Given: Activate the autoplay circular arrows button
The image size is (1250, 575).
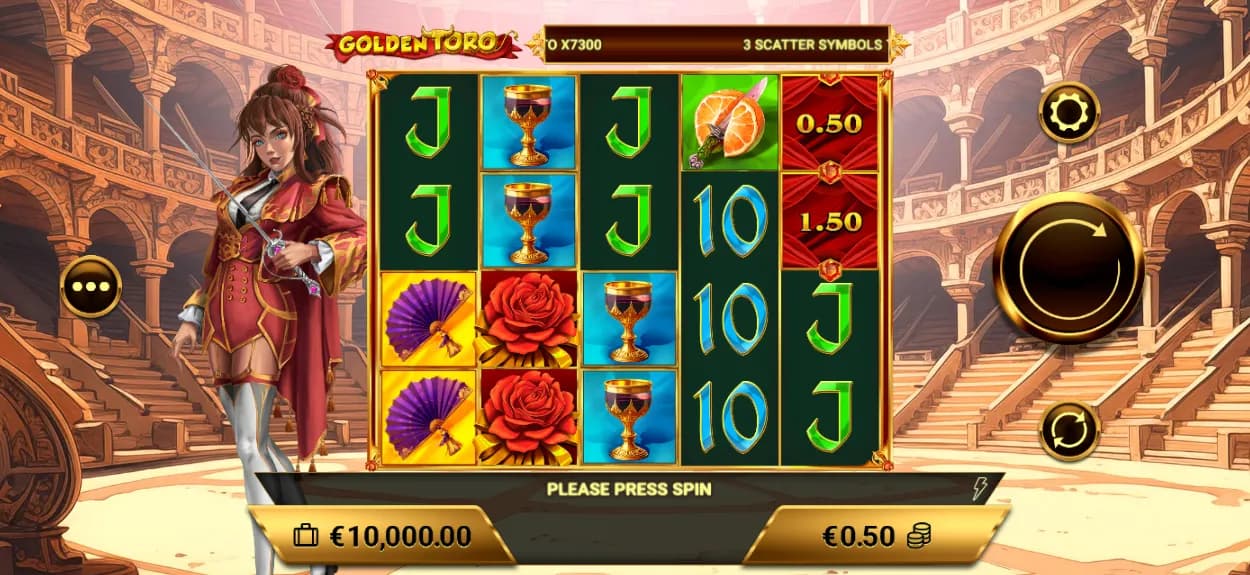Looking at the screenshot, I should coord(1069,431).
